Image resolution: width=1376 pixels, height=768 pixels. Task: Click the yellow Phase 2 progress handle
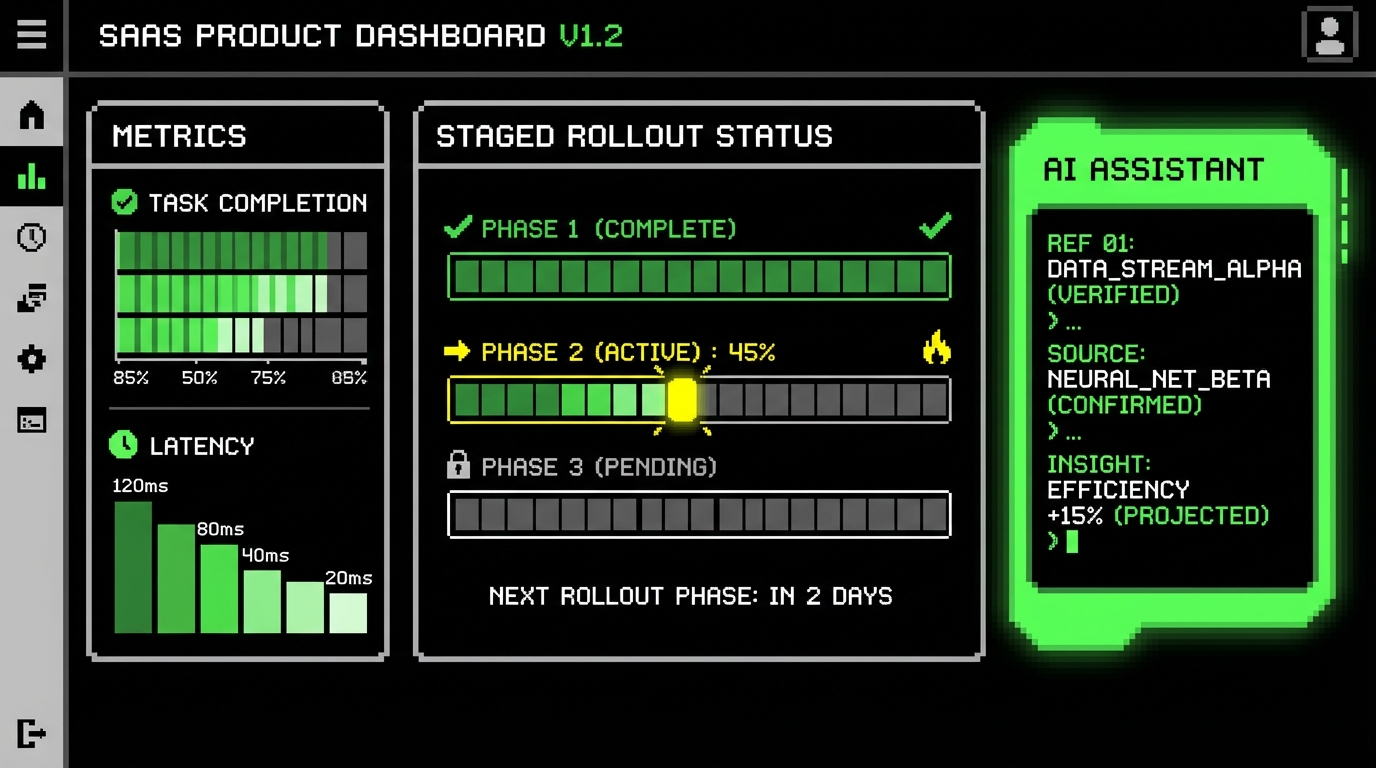(682, 400)
